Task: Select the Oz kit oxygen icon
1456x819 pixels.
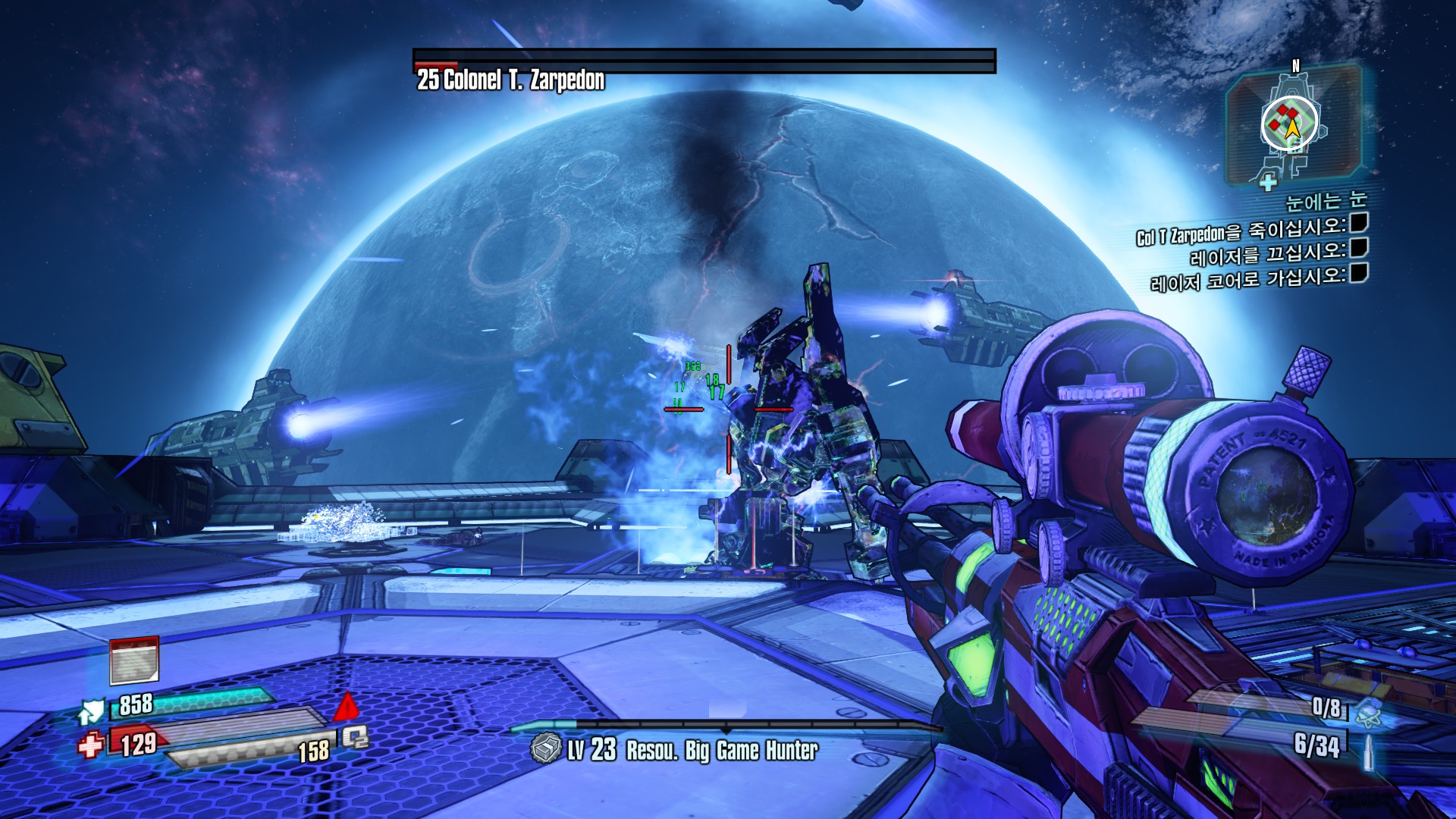Action: pos(355,736)
